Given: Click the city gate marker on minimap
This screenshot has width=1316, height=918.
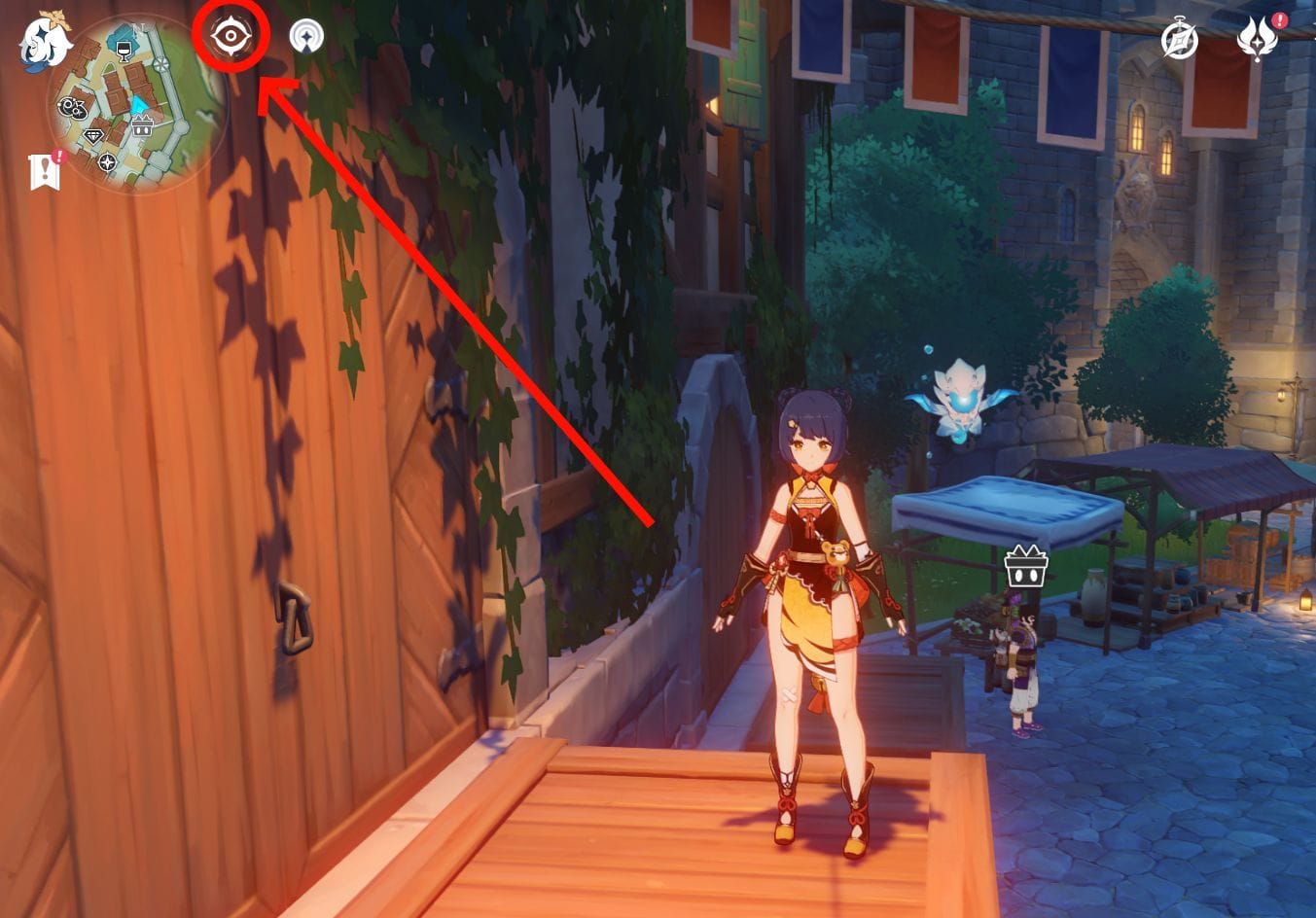Looking at the screenshot, I should 140,124.
